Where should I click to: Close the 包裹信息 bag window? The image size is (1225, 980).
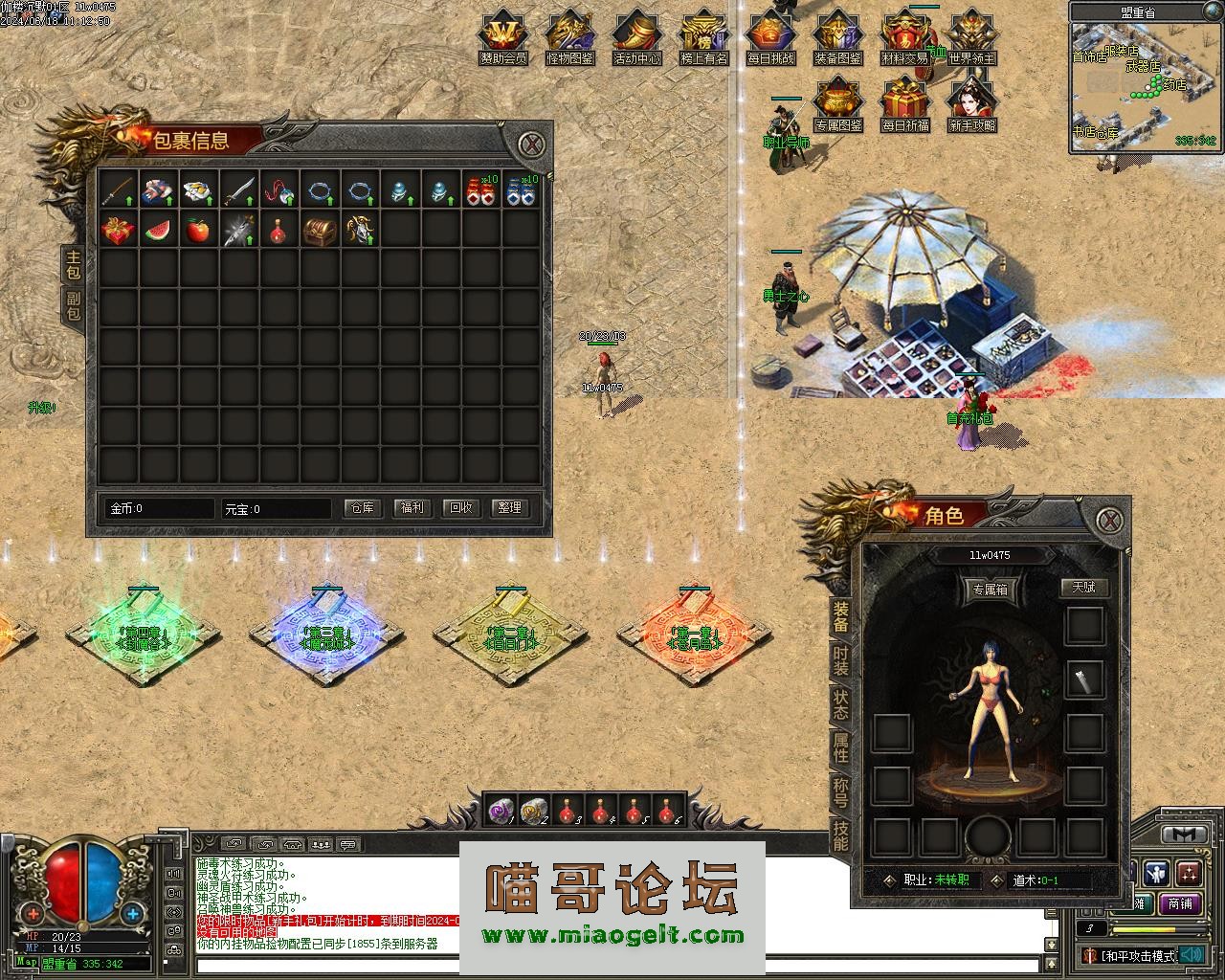(x=532, y=145)
